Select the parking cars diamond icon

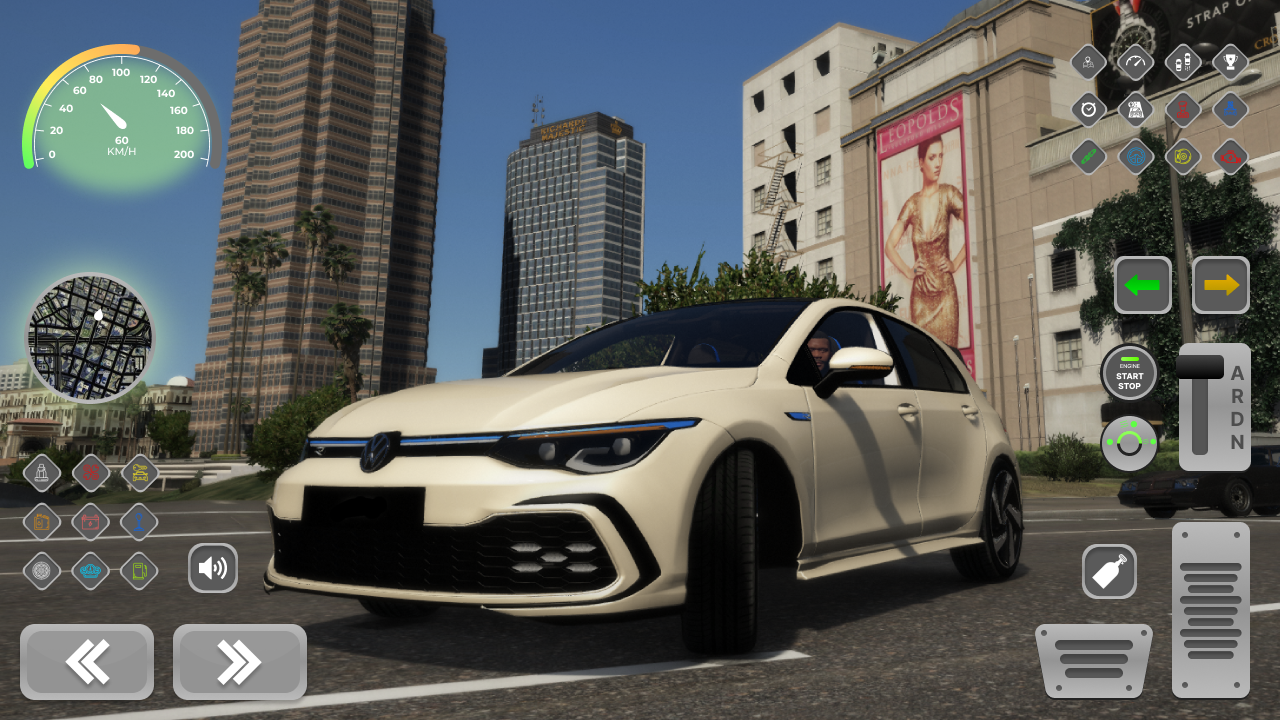pos(1183,62)
